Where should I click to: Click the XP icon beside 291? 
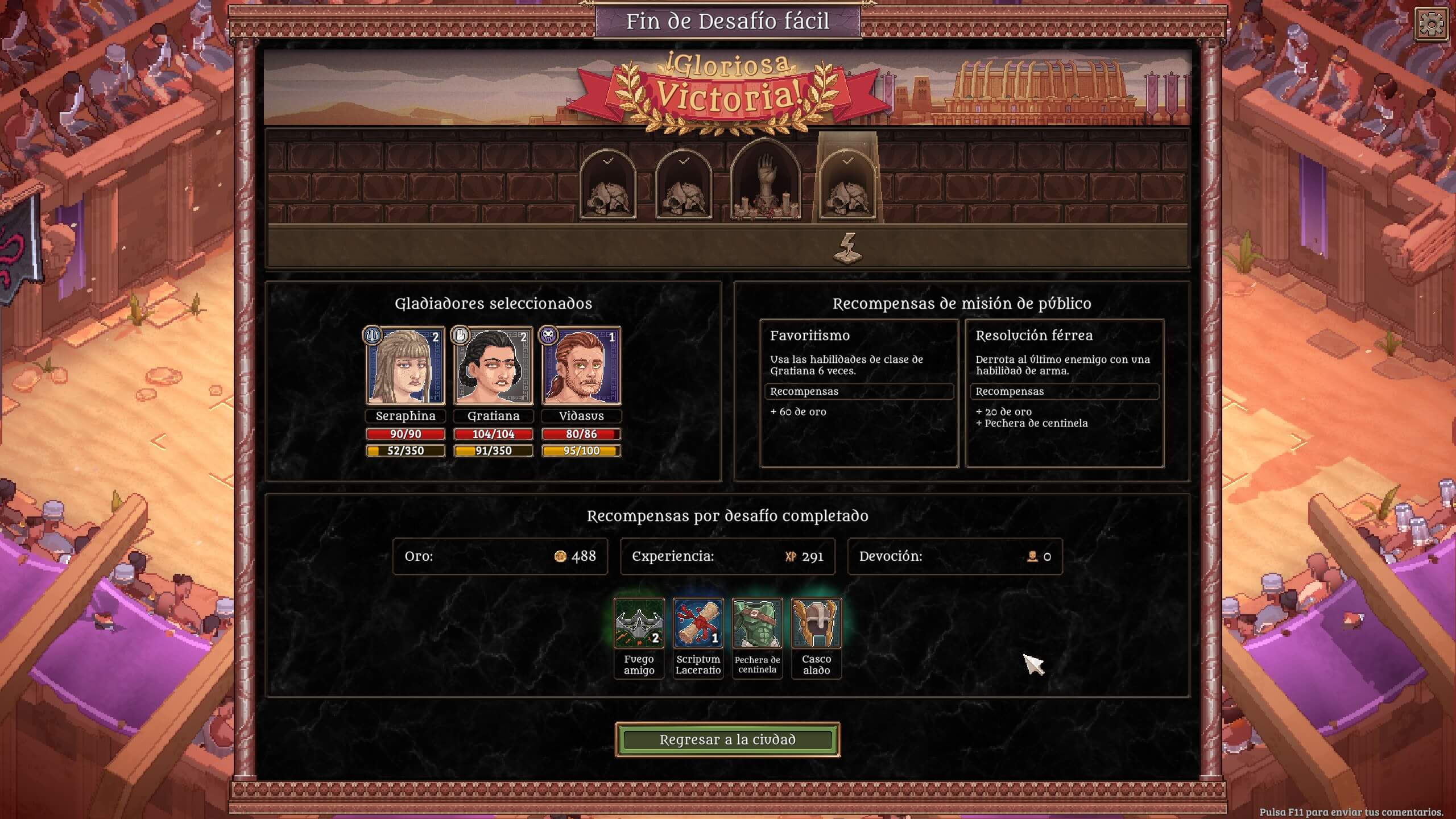tap(788, 557)
